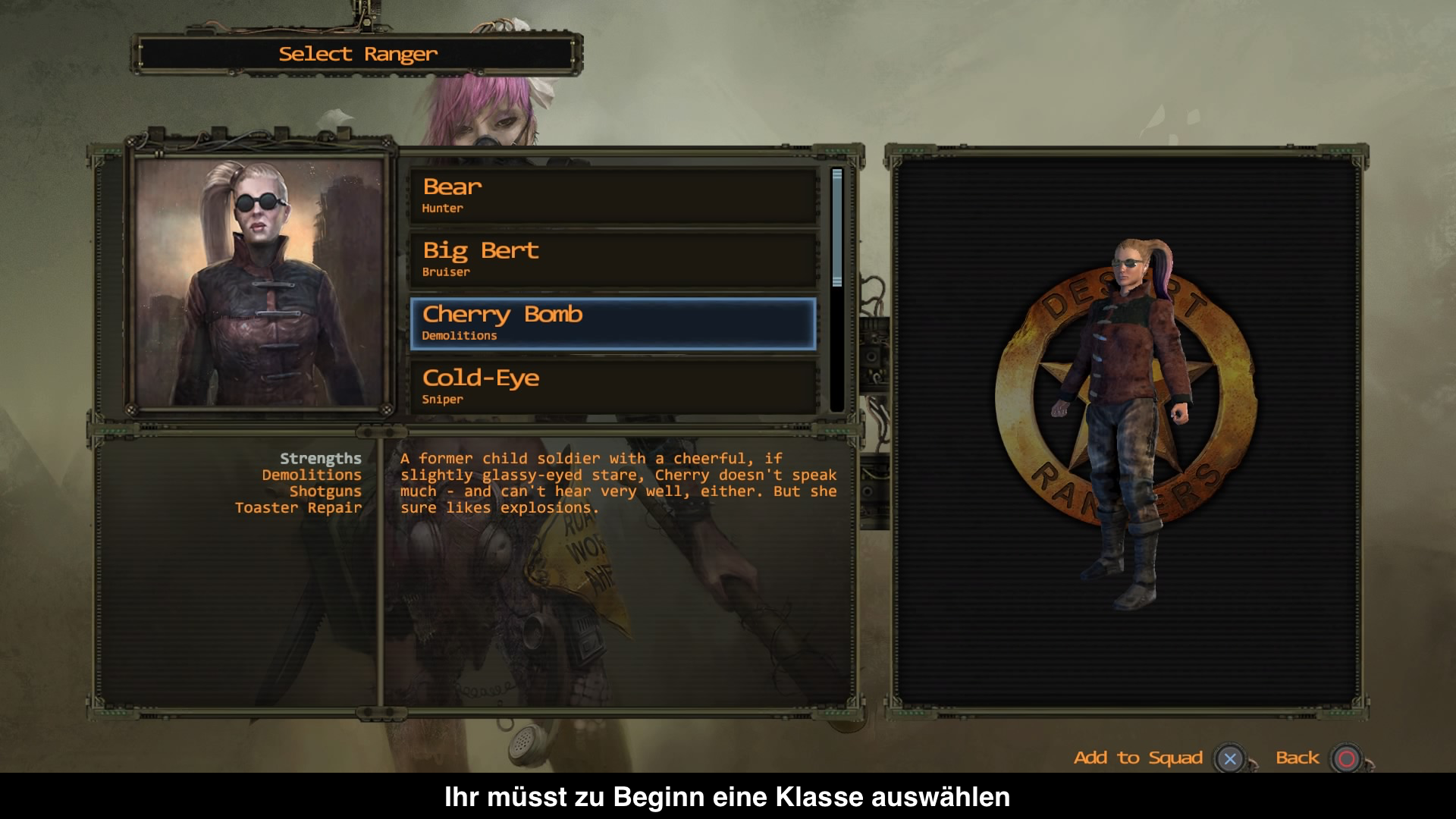This screenshot has height=819, width=1456.
Task: Select Cold-Eye the Sniper
Action: point(613,387)
